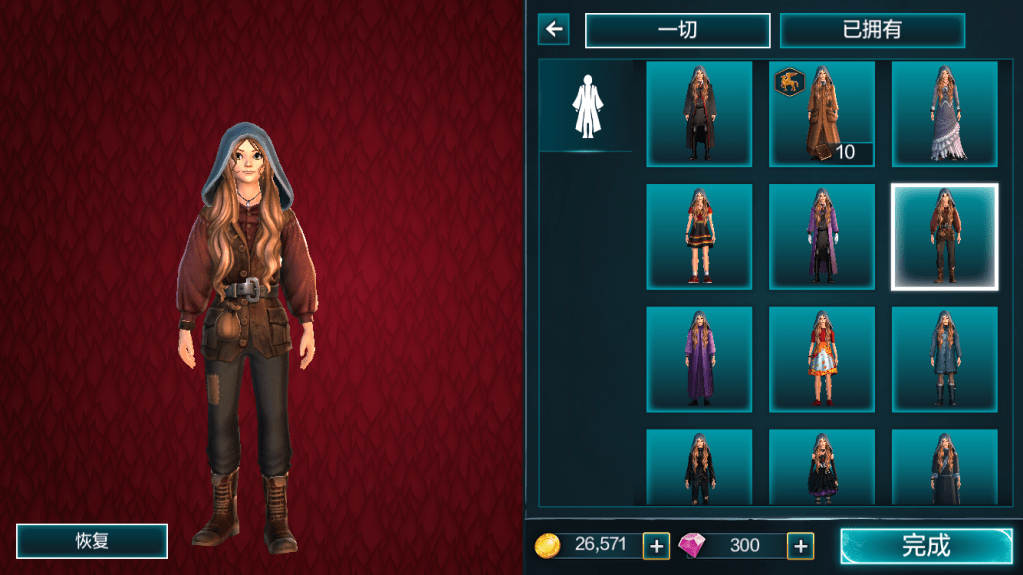Buy more pink gems with plus button
Image resolution: width=1023 pixels, height=575 pixels.
[800, 546]
